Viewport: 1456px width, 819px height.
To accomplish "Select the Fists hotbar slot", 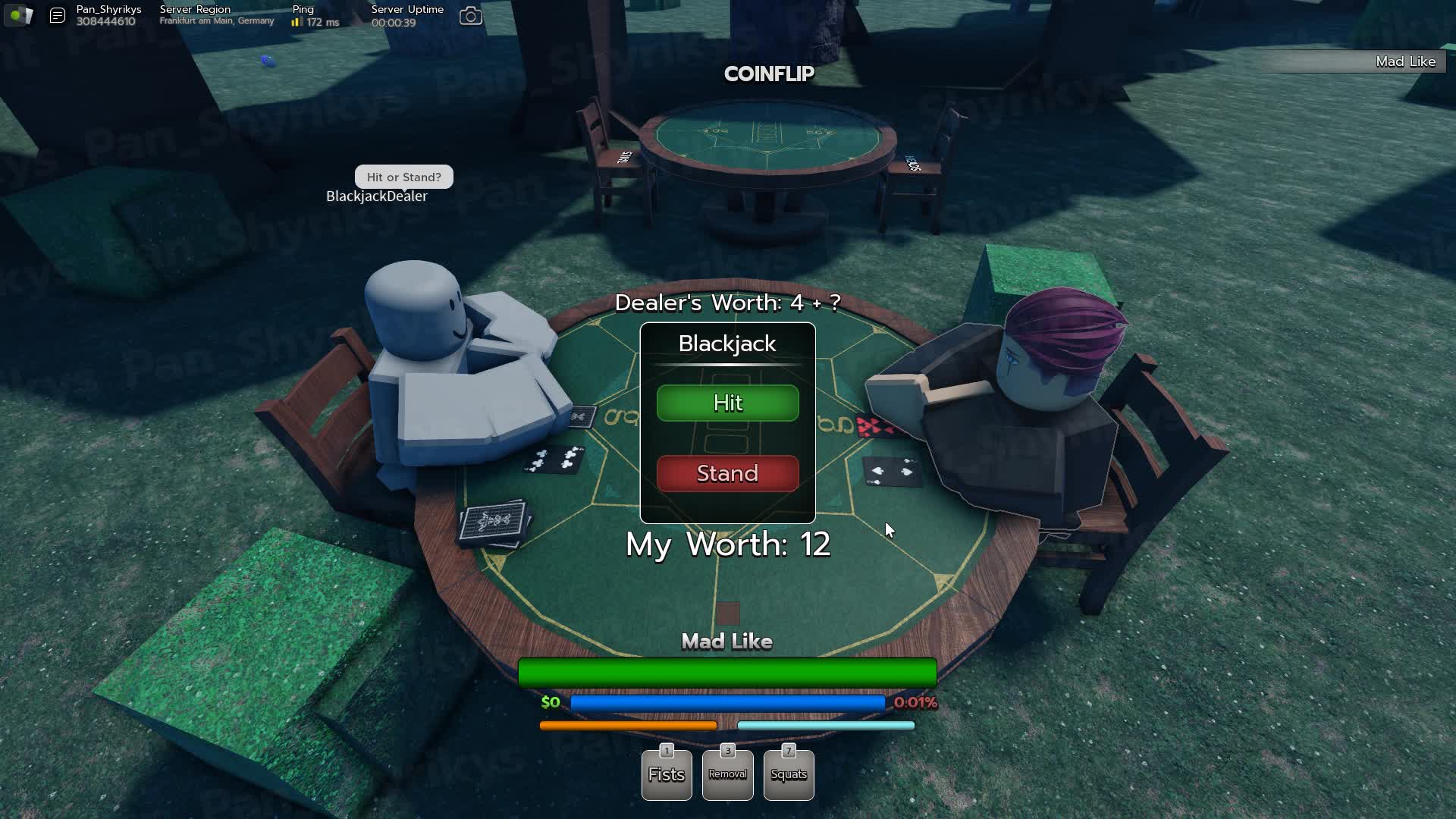I will pos(667,774).
